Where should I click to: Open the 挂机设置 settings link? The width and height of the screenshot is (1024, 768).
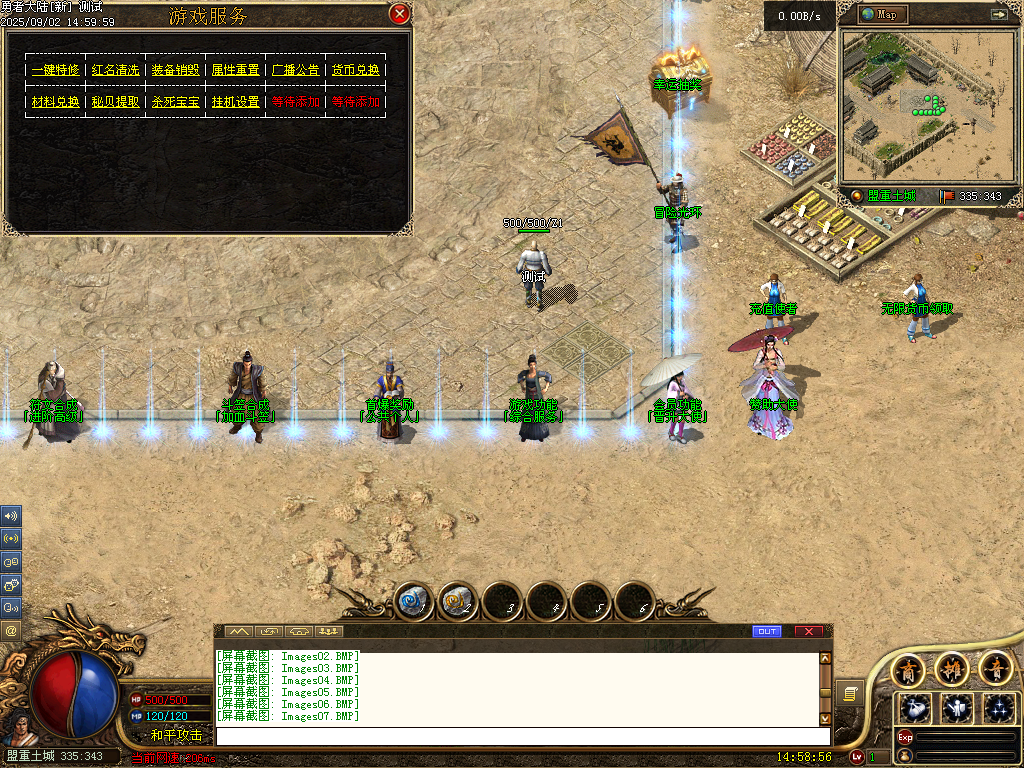tap(235, 102)
